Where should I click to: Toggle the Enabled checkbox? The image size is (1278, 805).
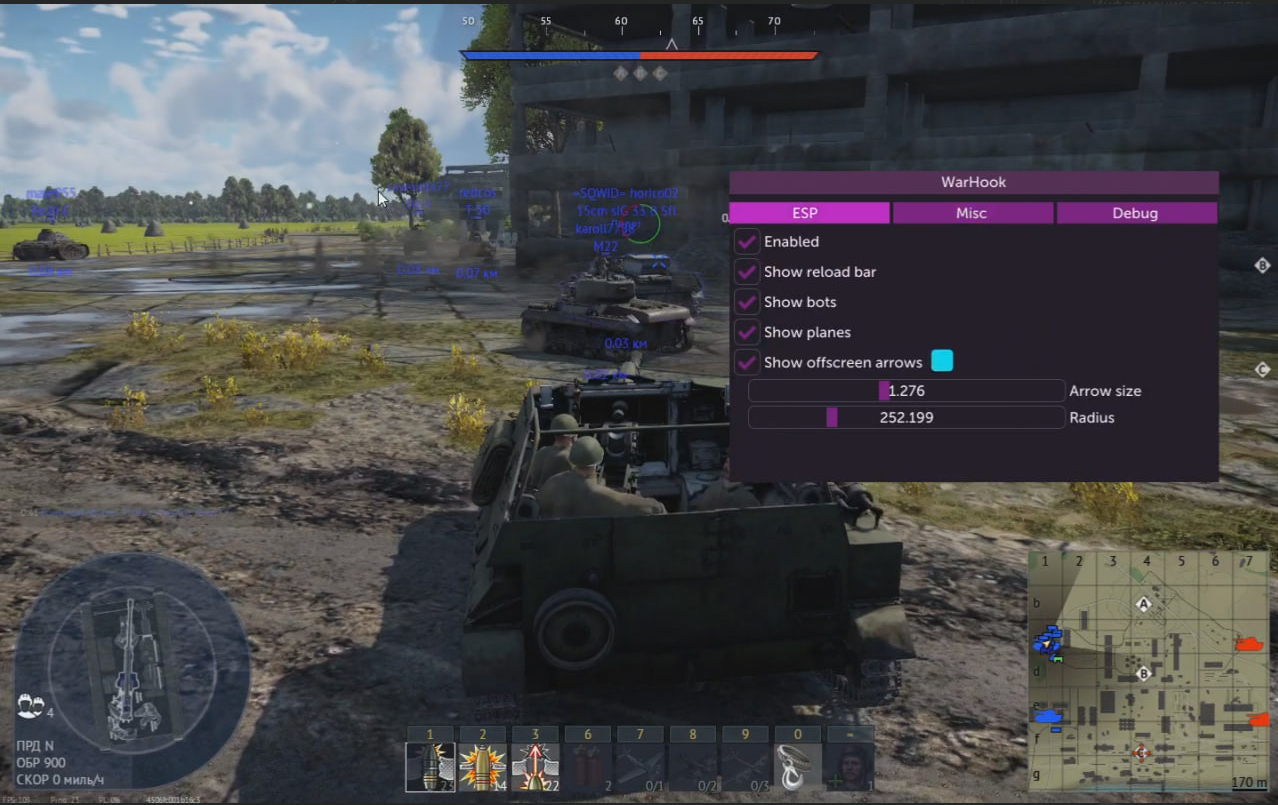[747, 242]
